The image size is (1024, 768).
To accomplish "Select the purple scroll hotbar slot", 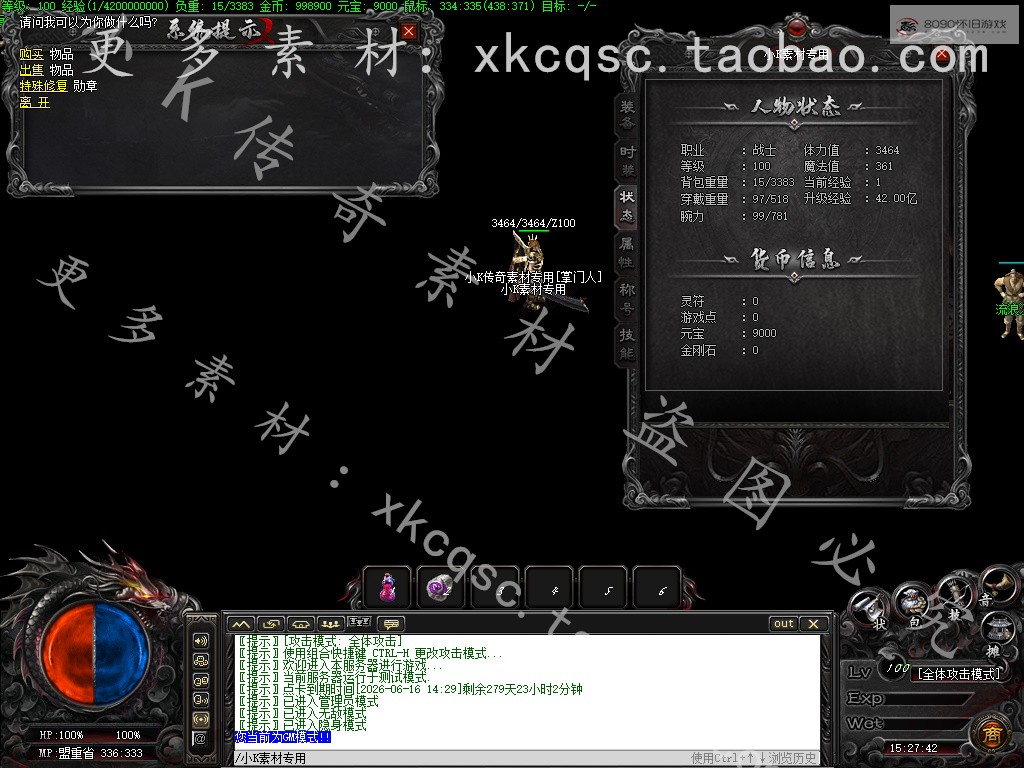I will (x=441, y=588).
